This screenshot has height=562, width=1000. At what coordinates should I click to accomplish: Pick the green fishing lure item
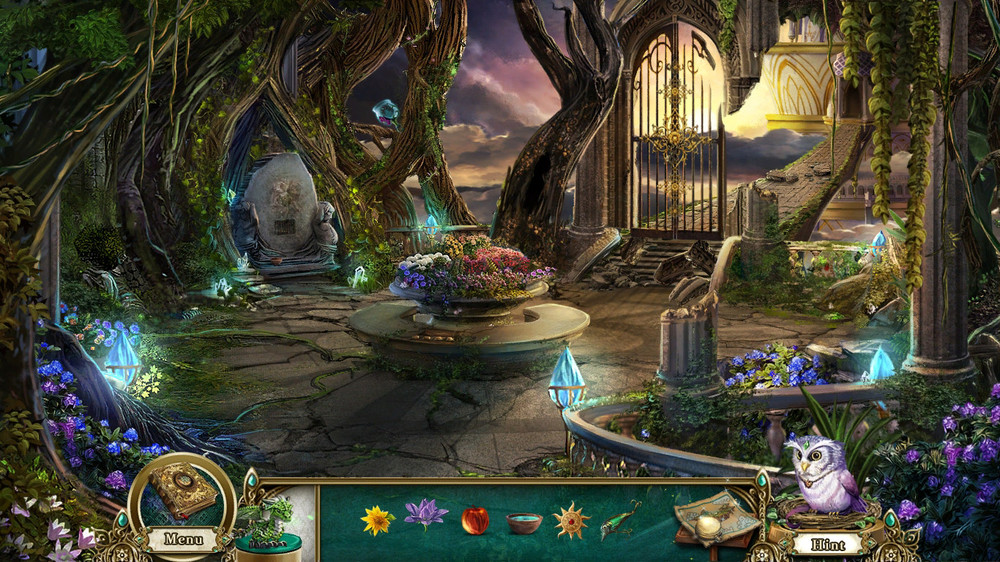621,520
